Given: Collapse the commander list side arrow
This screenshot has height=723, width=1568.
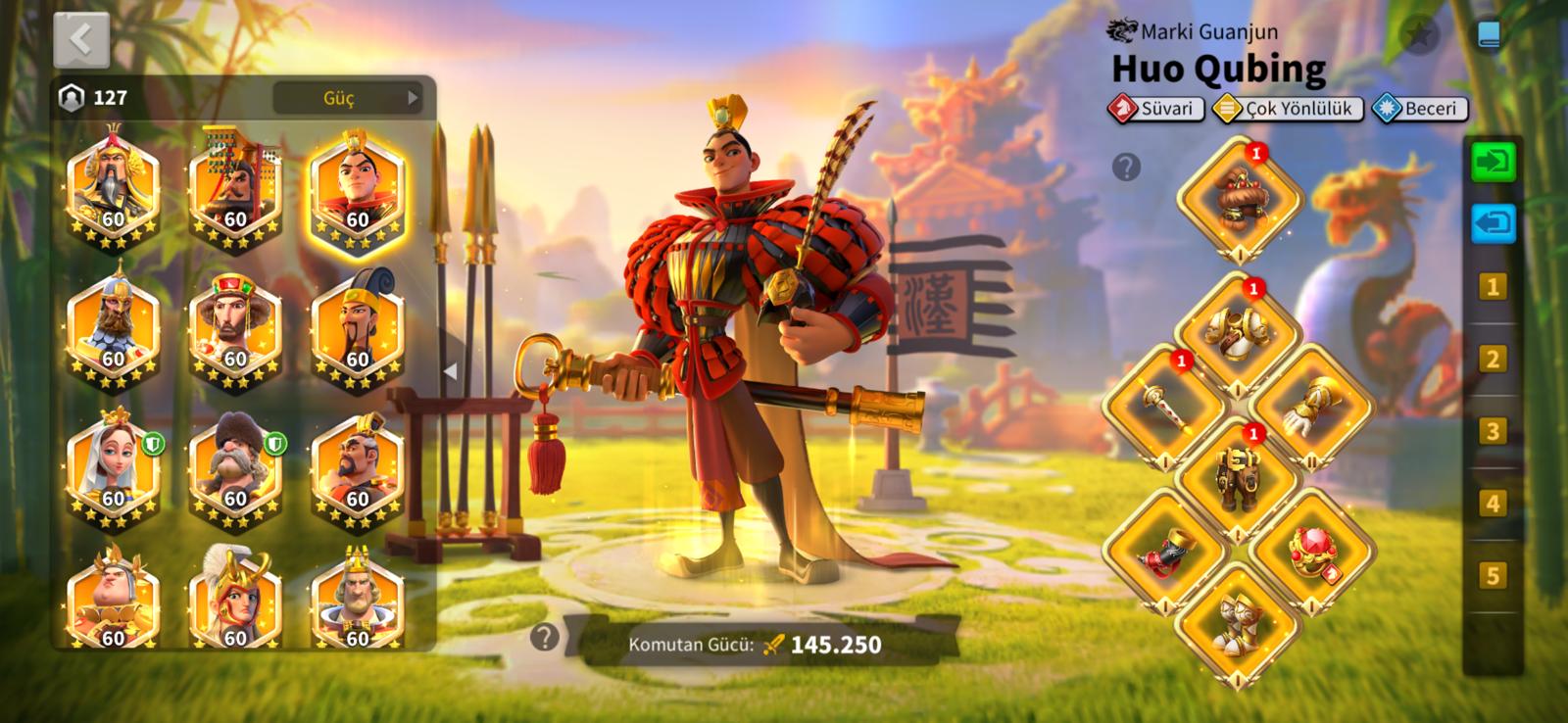Looking at the screenshot, I should click(x=450, y=371).
